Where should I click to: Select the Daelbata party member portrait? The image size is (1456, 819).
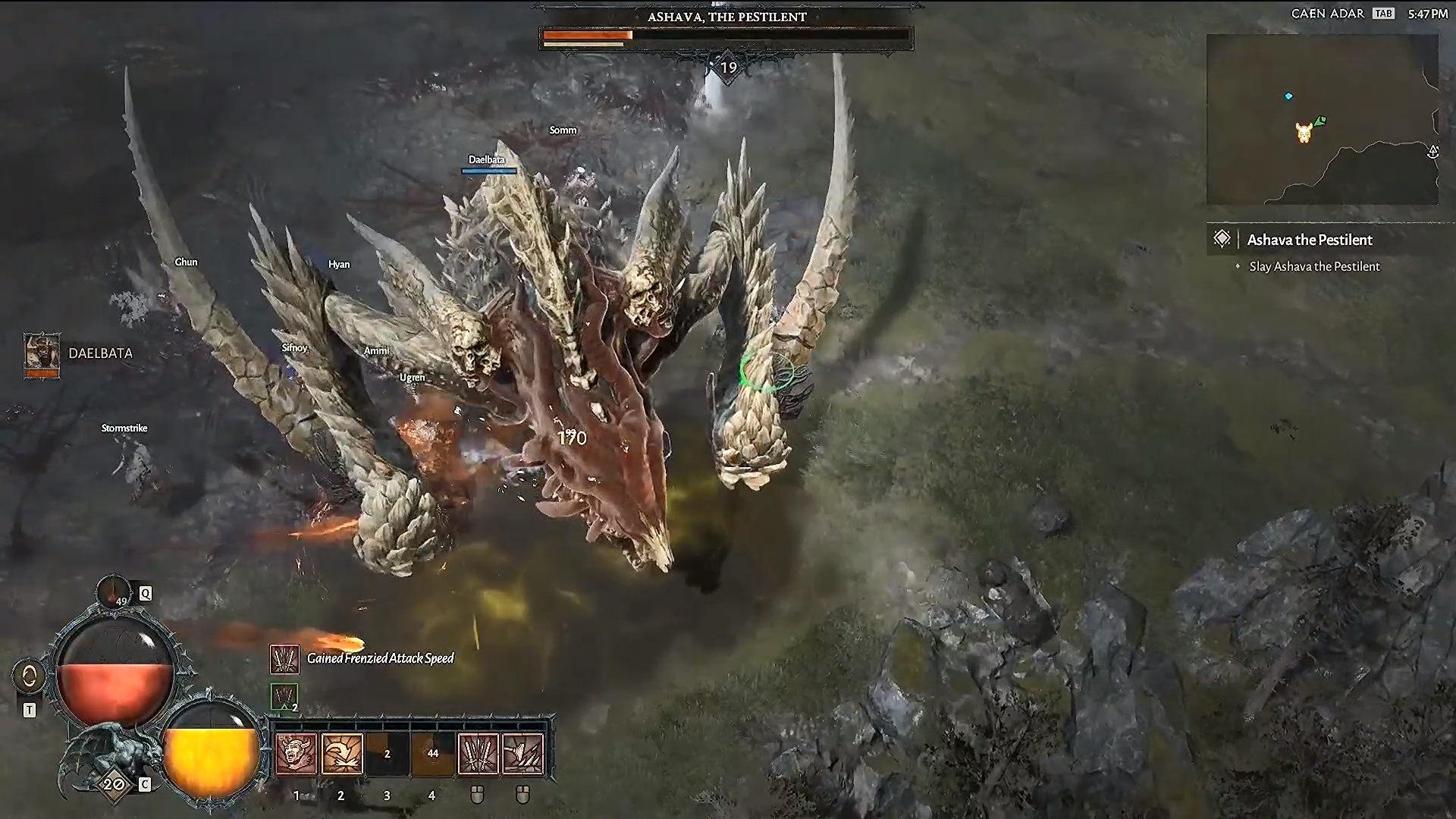point(42,353)
